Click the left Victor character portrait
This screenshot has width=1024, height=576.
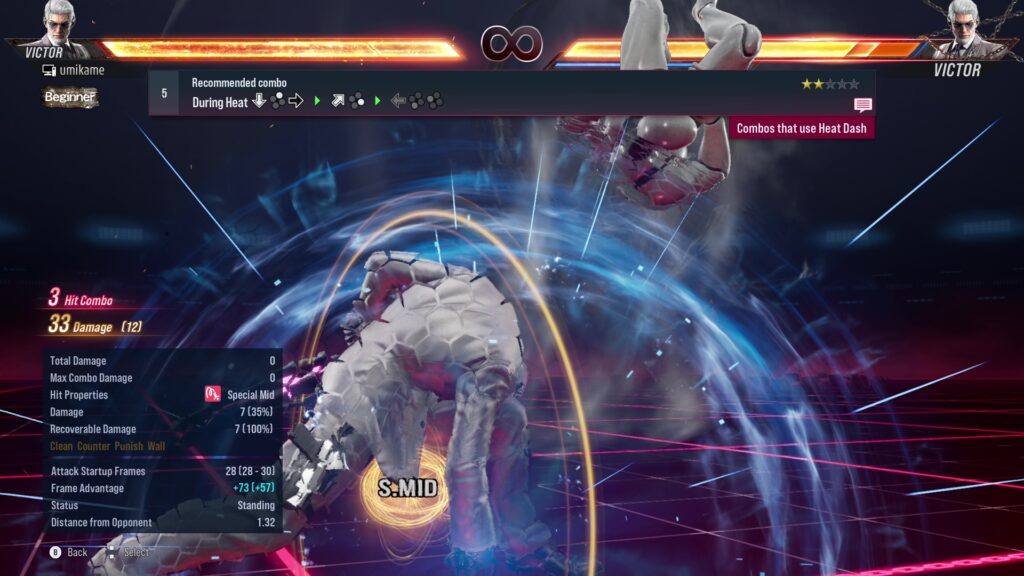pyautogui.click(x=62, y=24)
